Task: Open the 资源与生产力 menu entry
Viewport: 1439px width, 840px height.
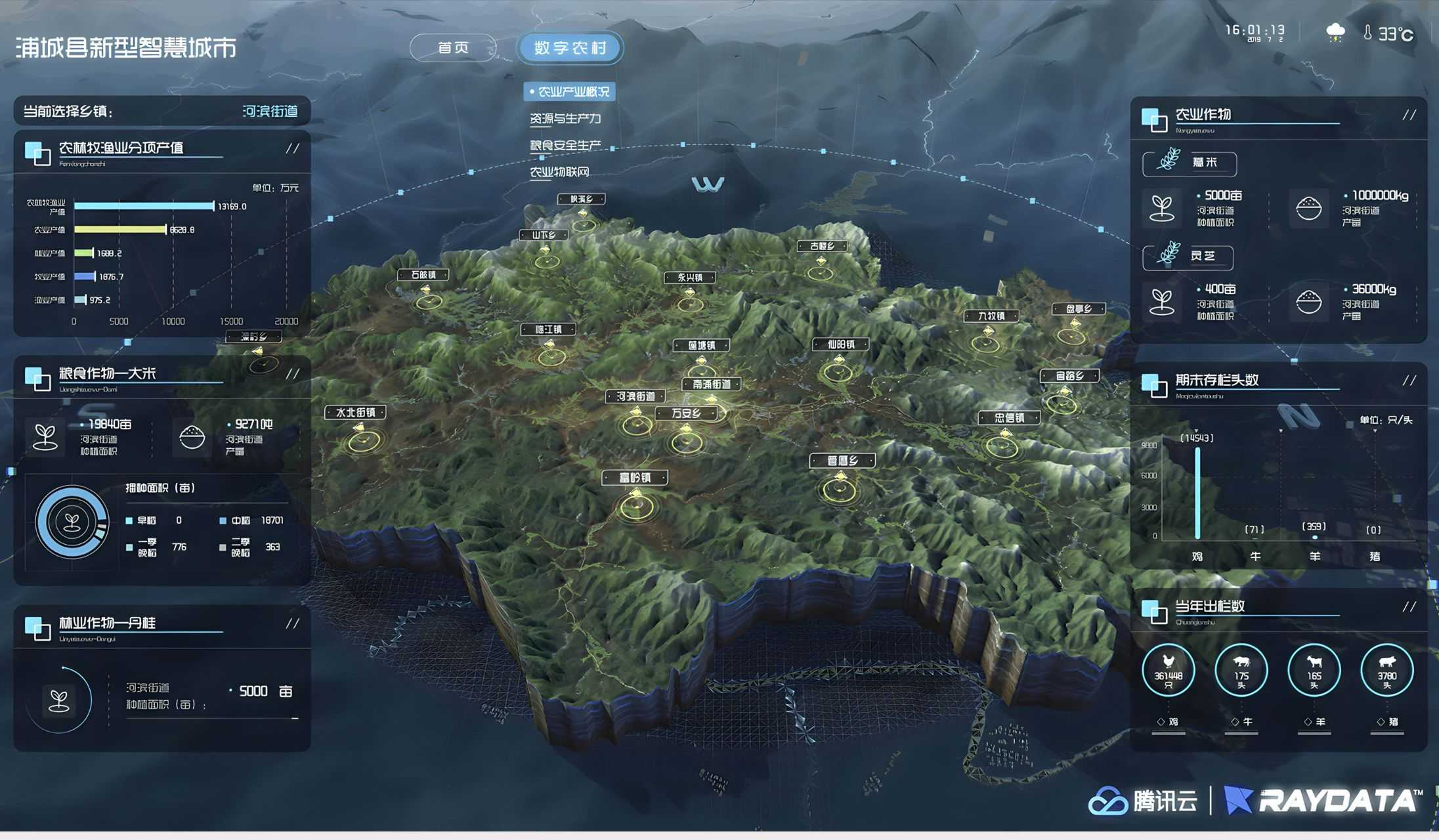Action: point(565,119)
